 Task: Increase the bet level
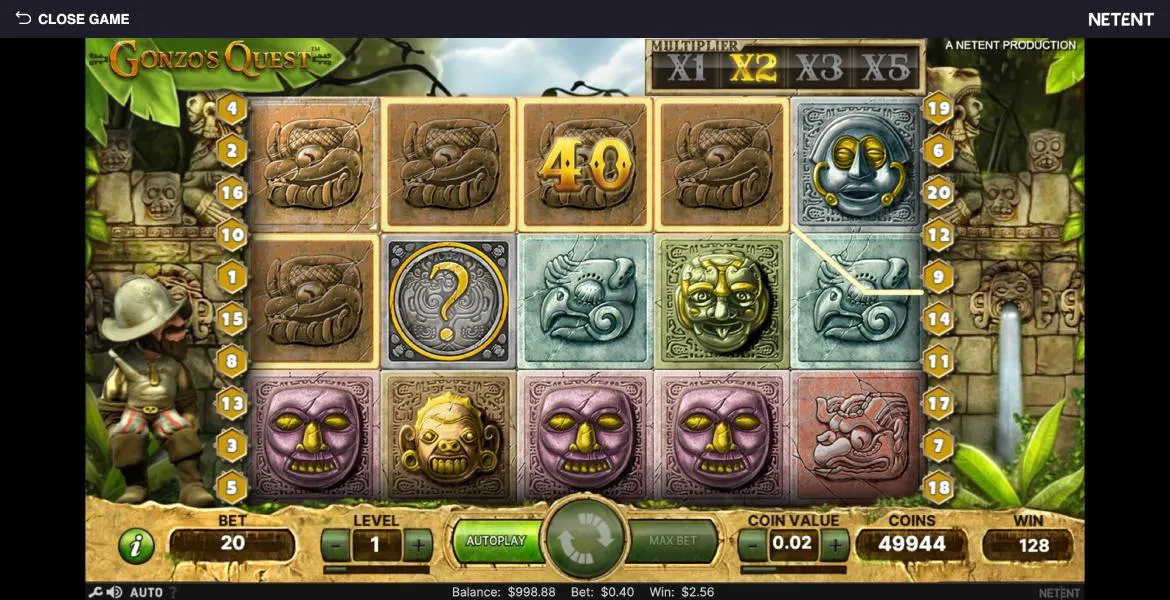[x=417, y=545]
